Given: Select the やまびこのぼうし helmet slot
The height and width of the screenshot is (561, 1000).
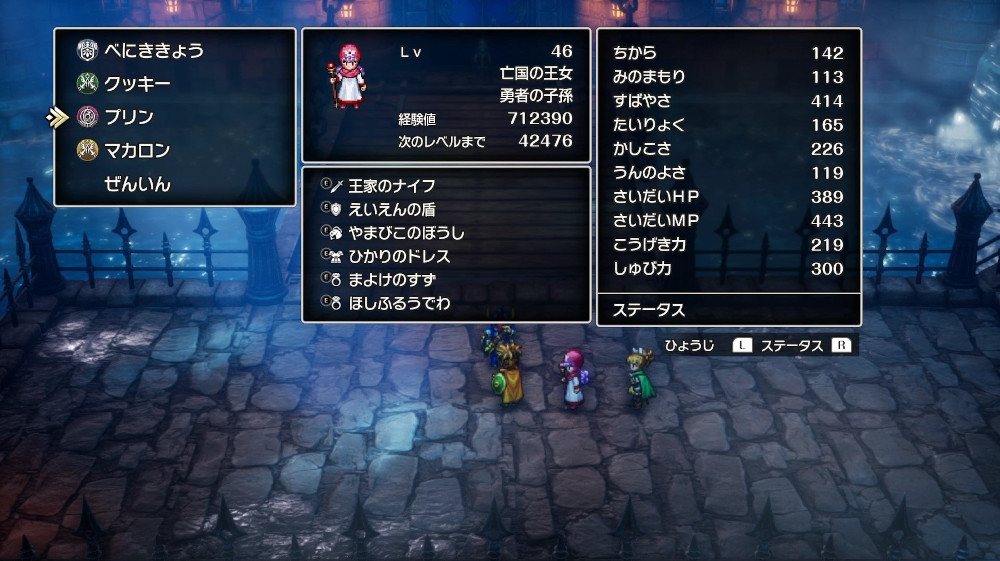Looking at the screenshot, I should [406, 233].
